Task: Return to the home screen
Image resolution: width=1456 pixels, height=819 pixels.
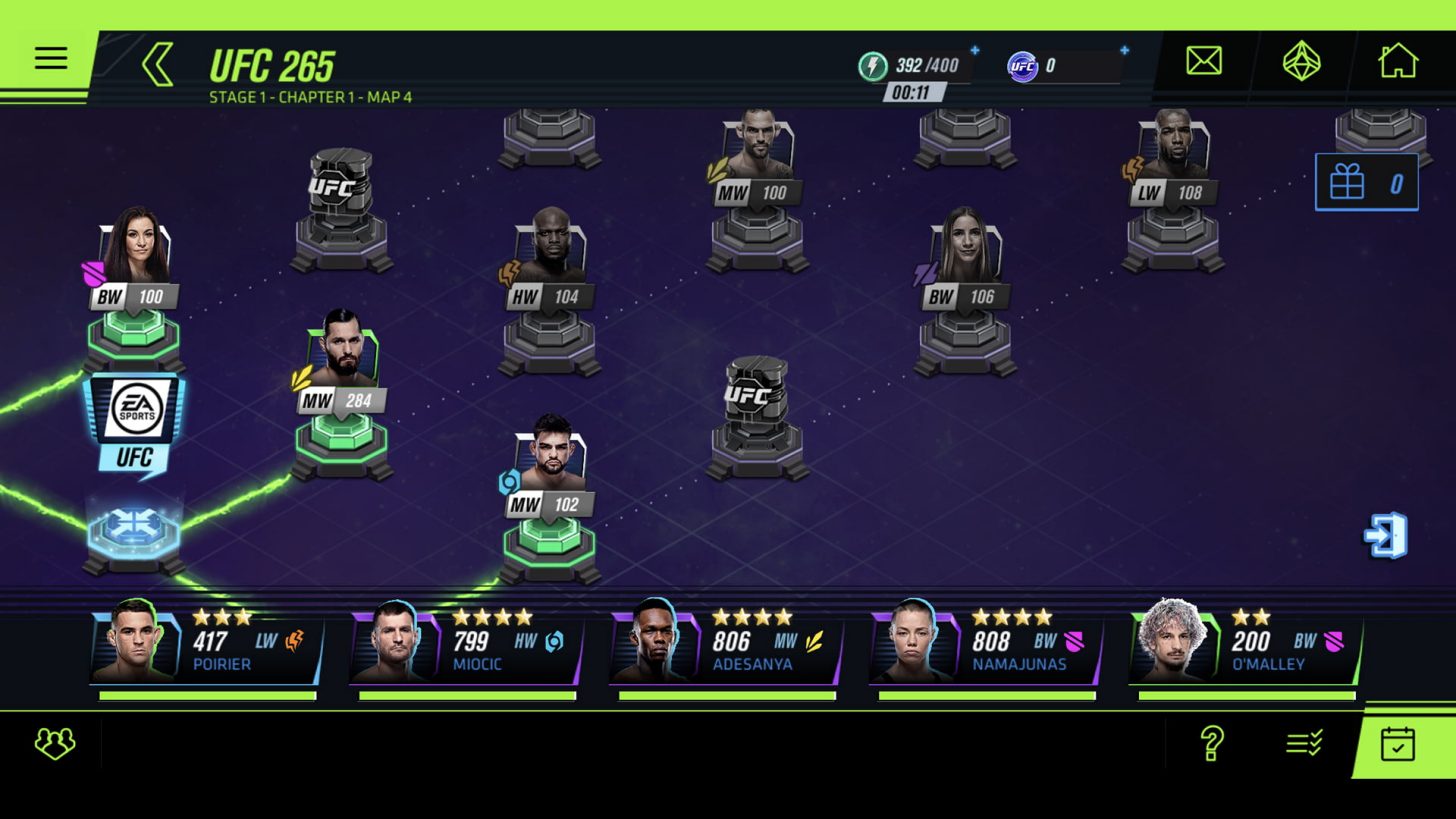Action: tap(1397, 62)
